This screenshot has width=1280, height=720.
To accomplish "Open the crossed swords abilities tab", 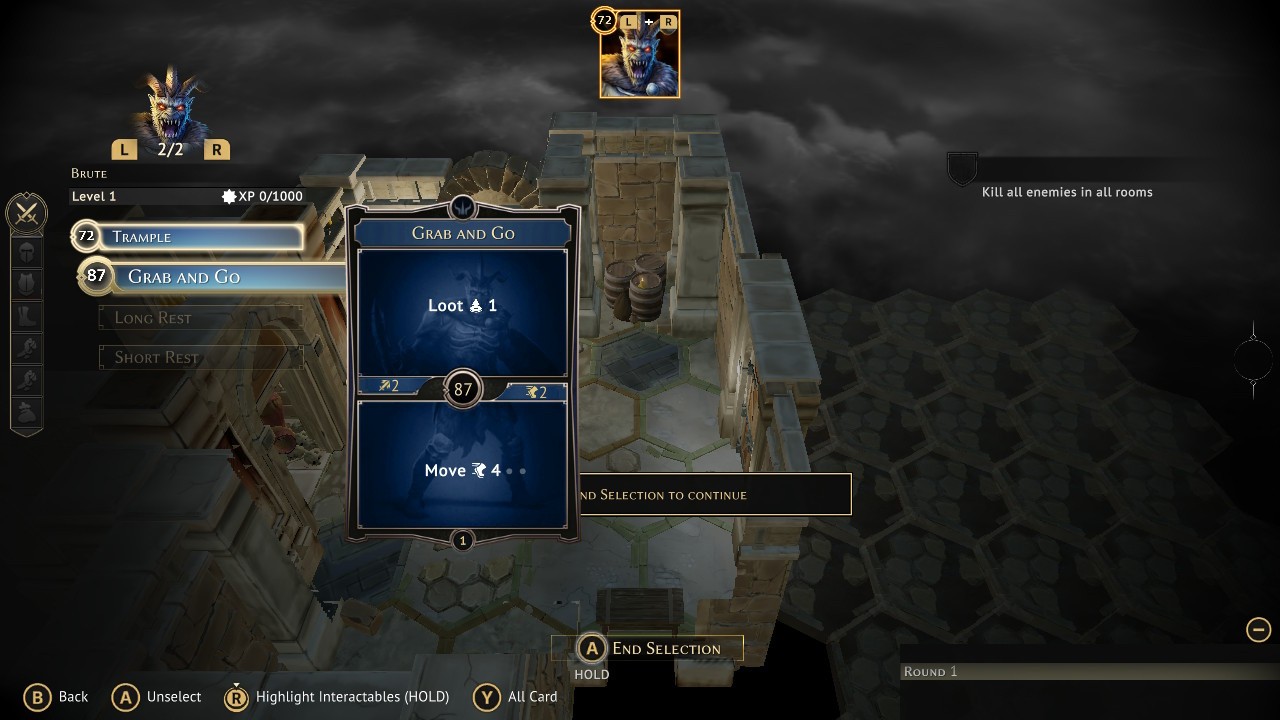I will point(27,212).
